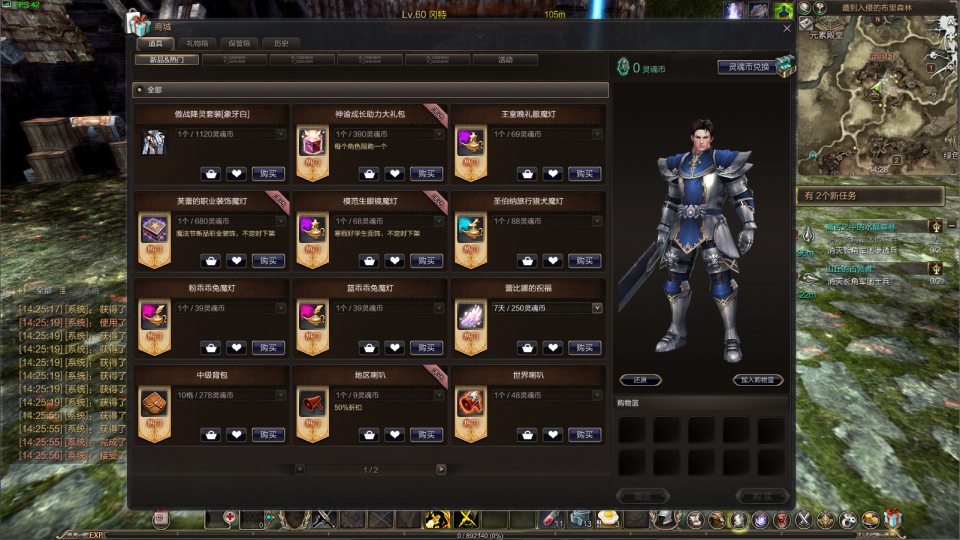Show the 历史 purchase history tab
Screen dimensions: 960x540
pos(281,44)
